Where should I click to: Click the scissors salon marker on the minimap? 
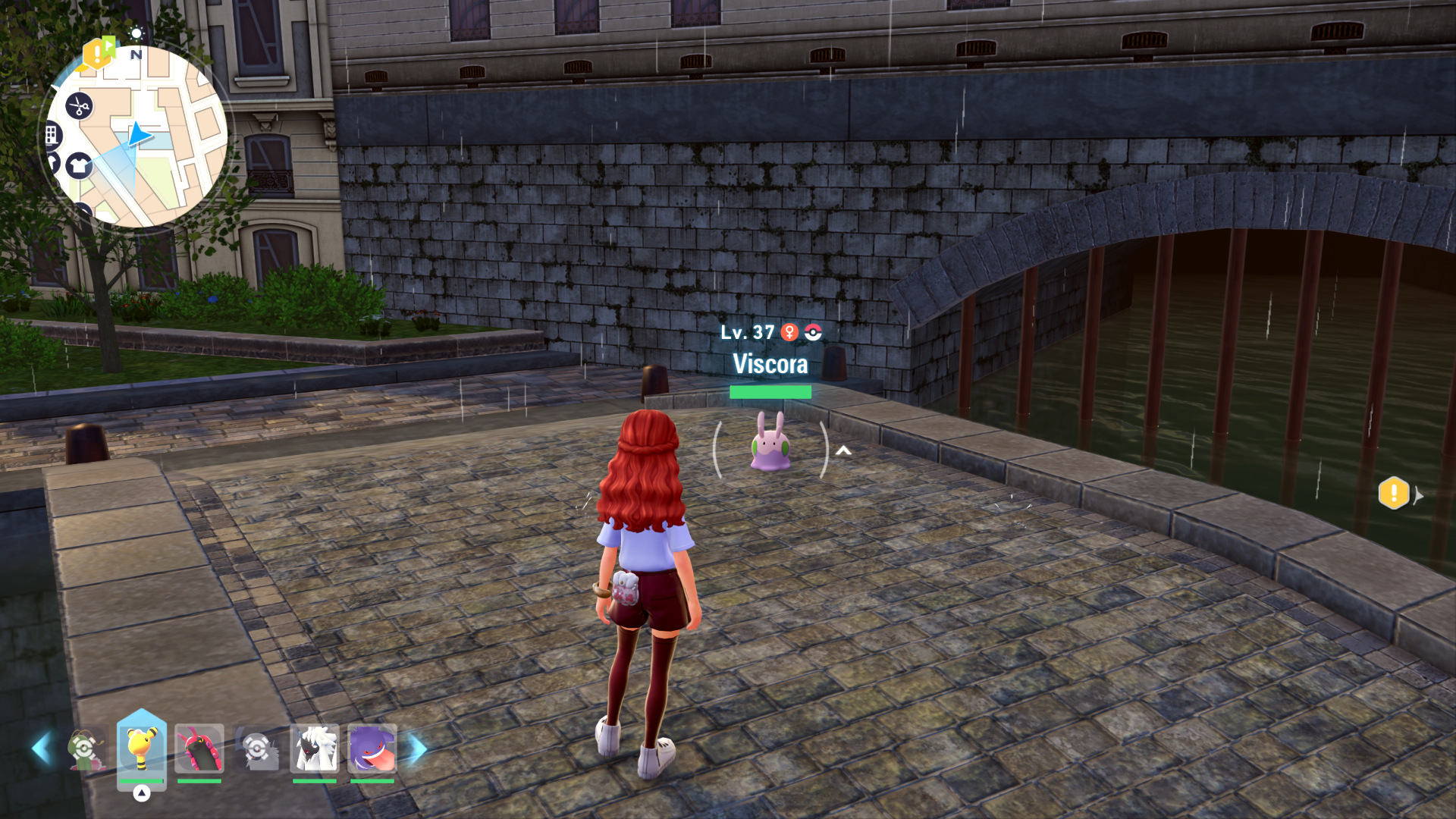pos(79,106)
